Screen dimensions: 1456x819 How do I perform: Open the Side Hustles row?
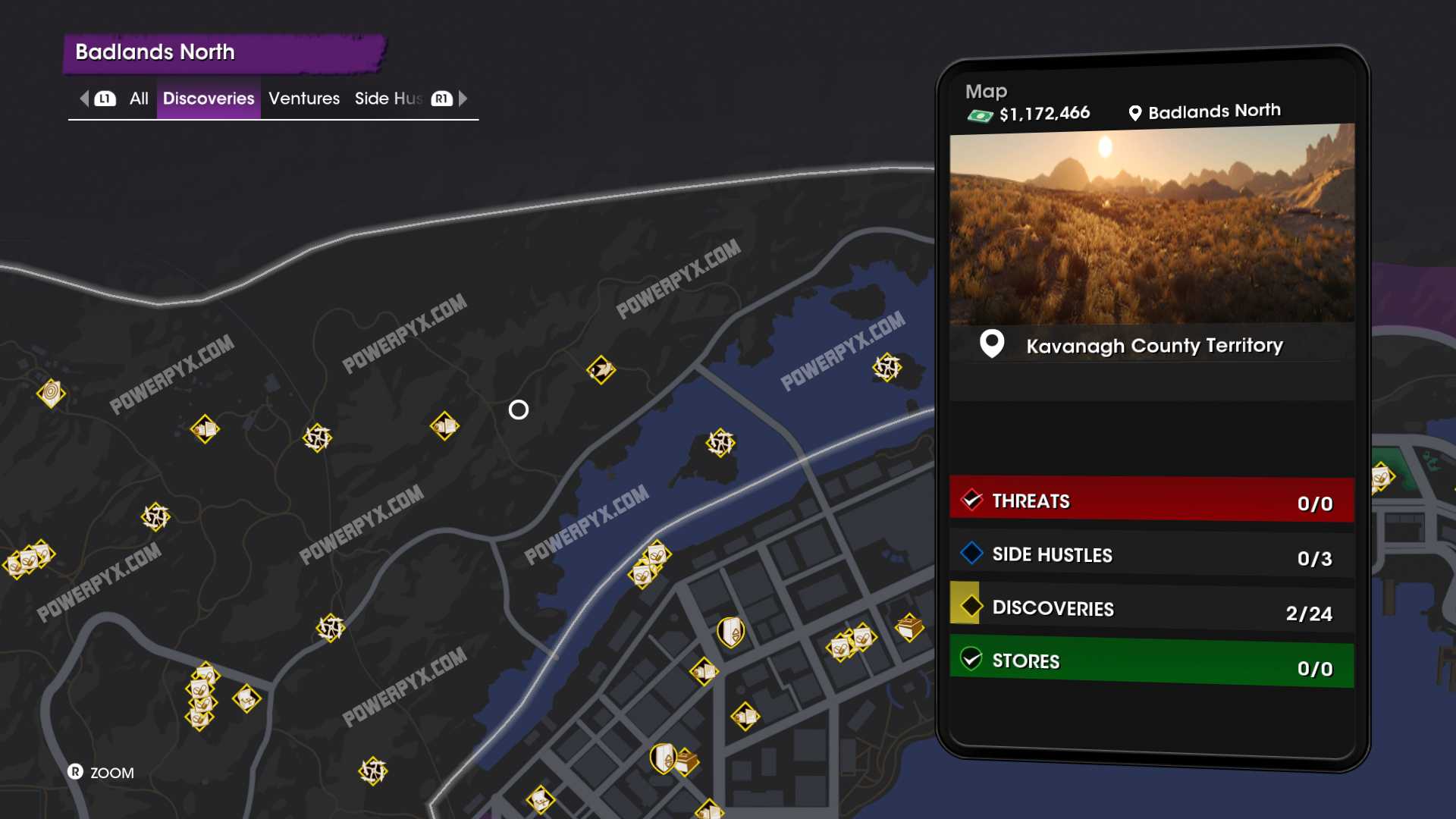point(1151,555)
